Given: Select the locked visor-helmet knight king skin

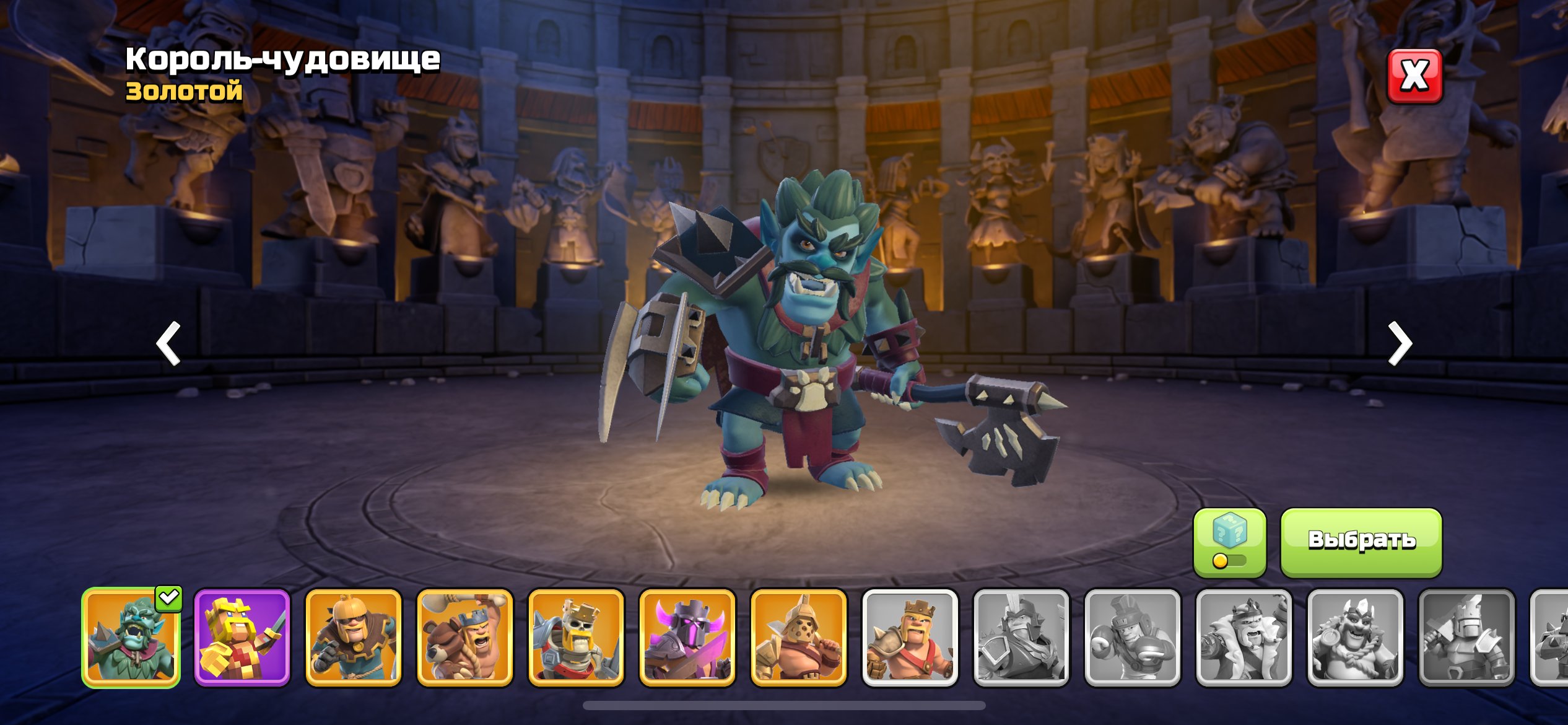Looking at the screenshot, I should [x=1467, y=638].
